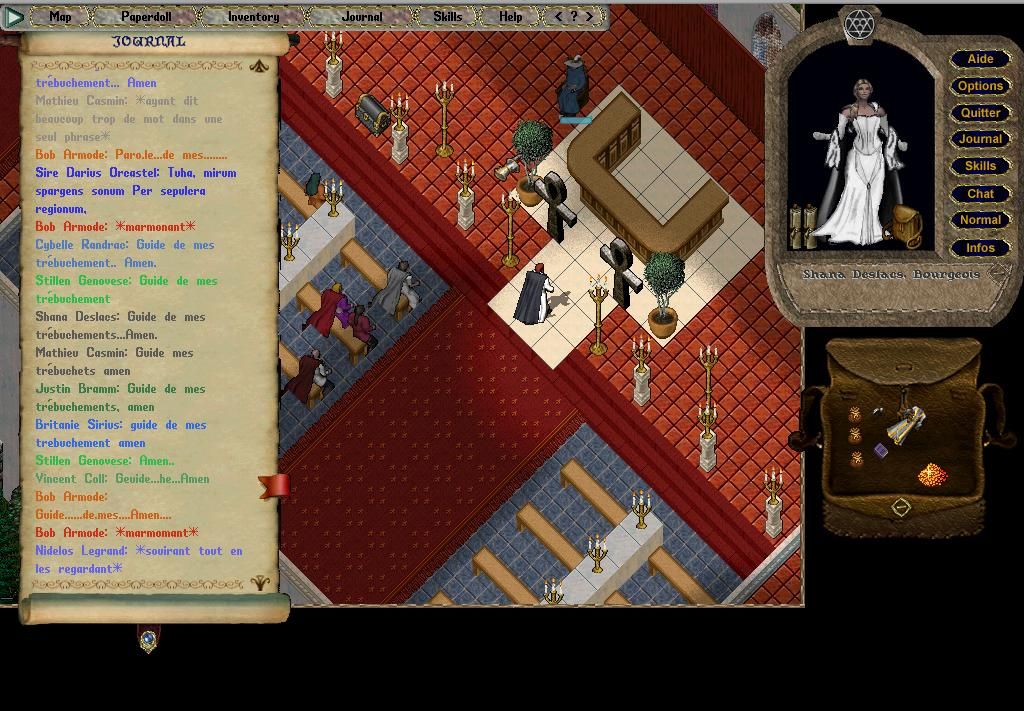The image size is (1024, 711).
Task: Collapse the top bar with the green arrow
Action: click(13, 16)
